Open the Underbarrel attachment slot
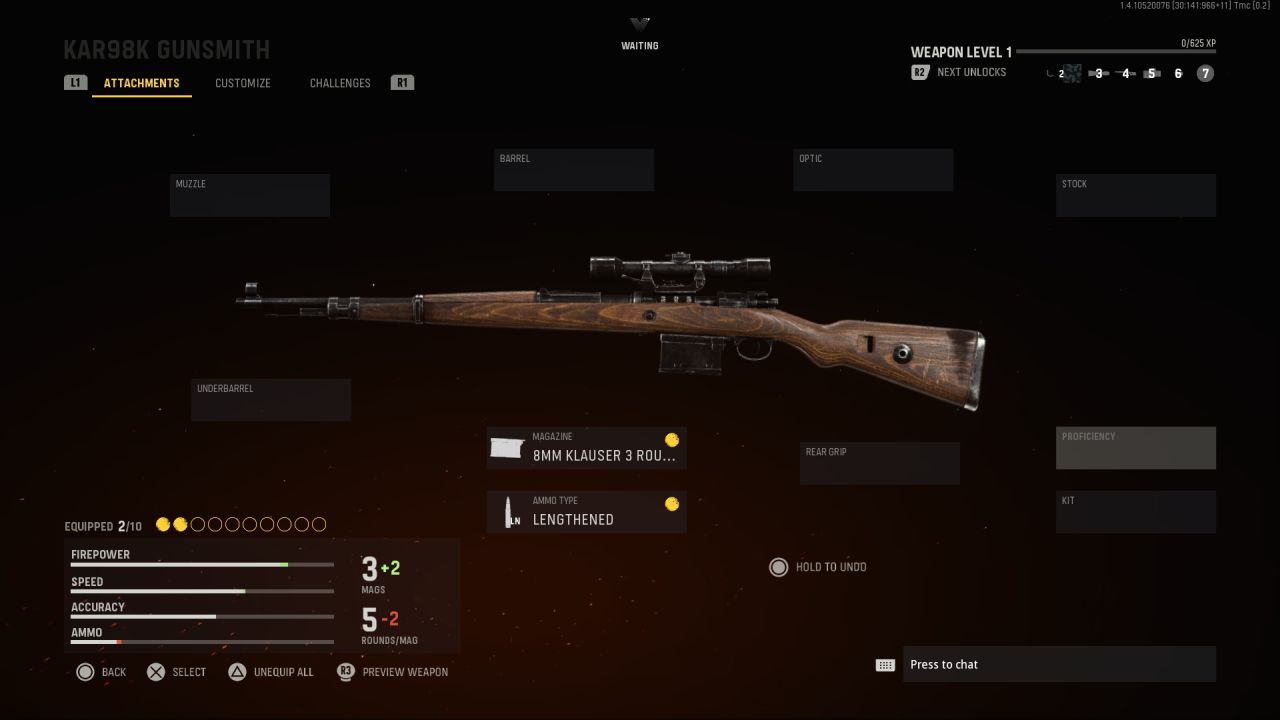1280x720 pixels. pos(270,399)
